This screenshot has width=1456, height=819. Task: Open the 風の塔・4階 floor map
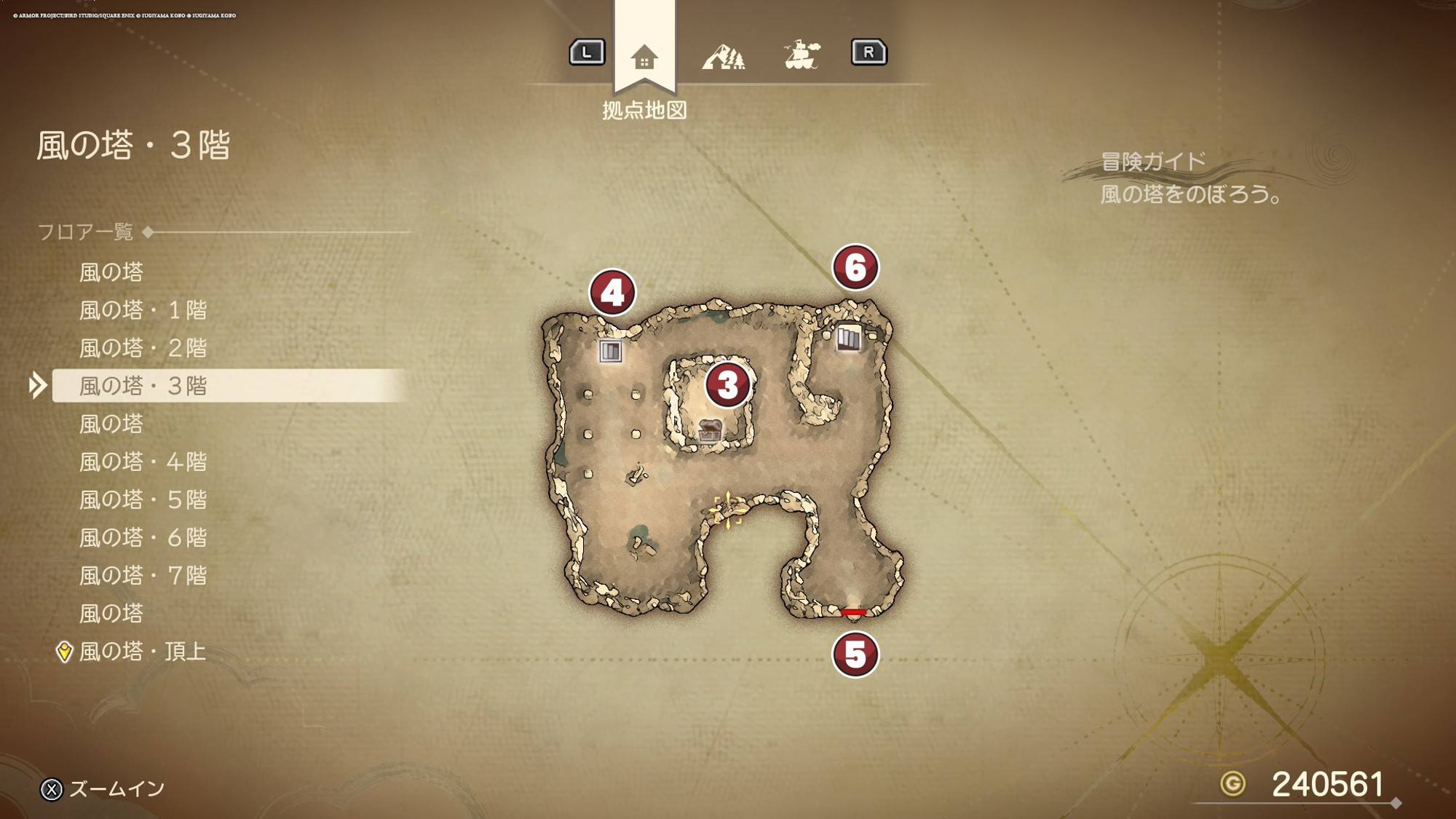143,462
